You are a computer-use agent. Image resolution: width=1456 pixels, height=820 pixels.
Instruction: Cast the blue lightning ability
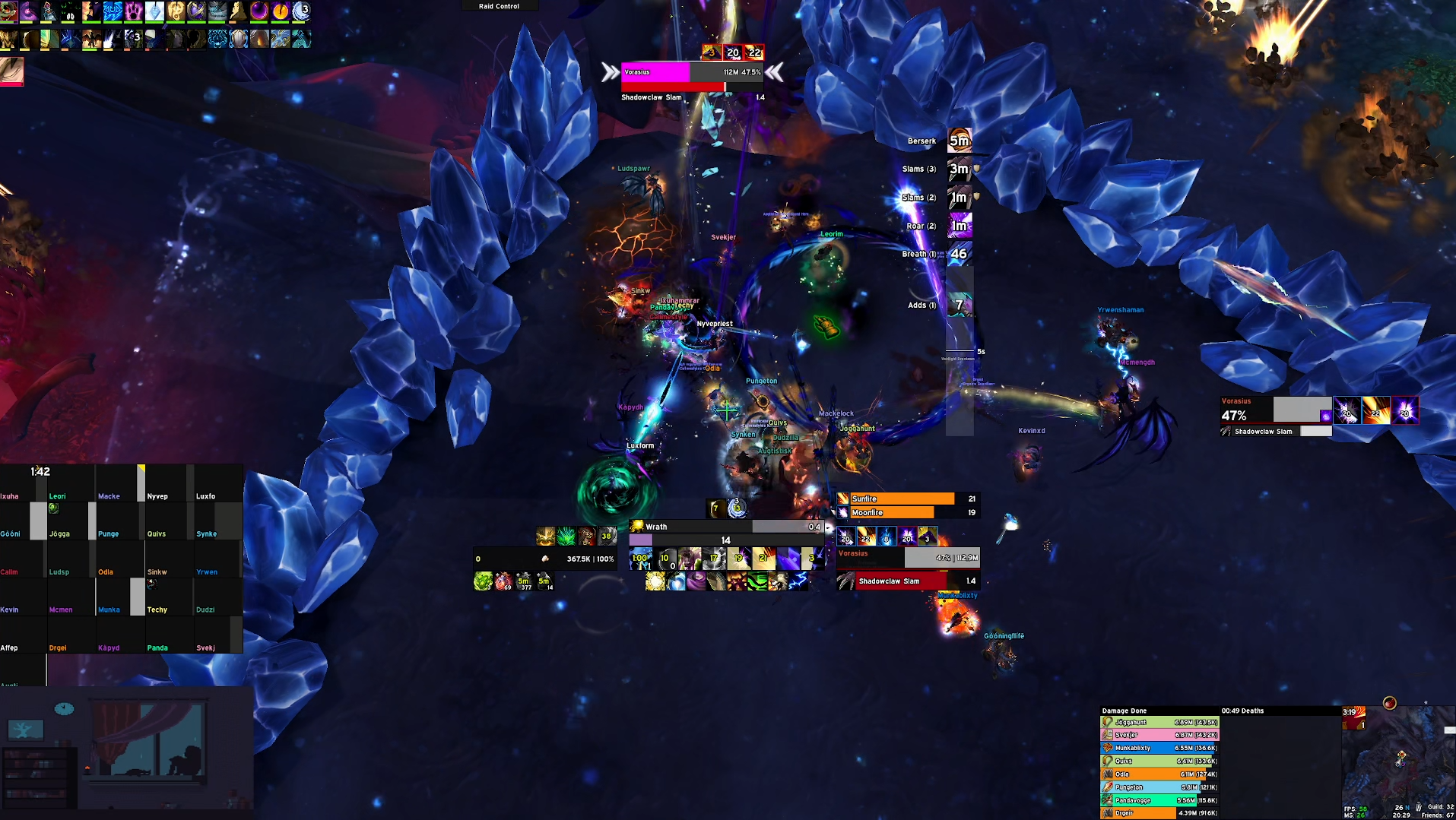(798, 581)
